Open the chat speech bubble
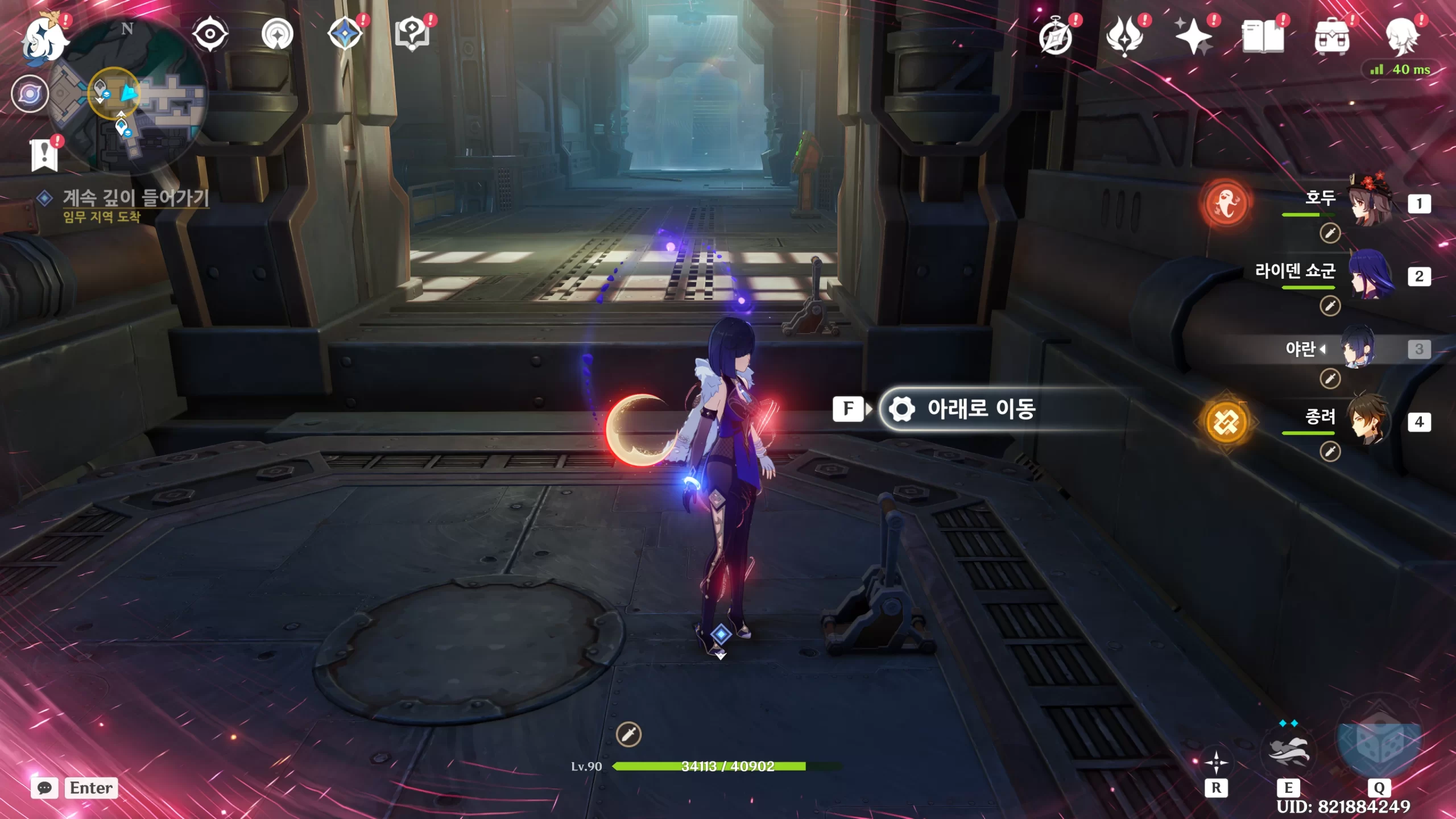 (x=44, y=788)
